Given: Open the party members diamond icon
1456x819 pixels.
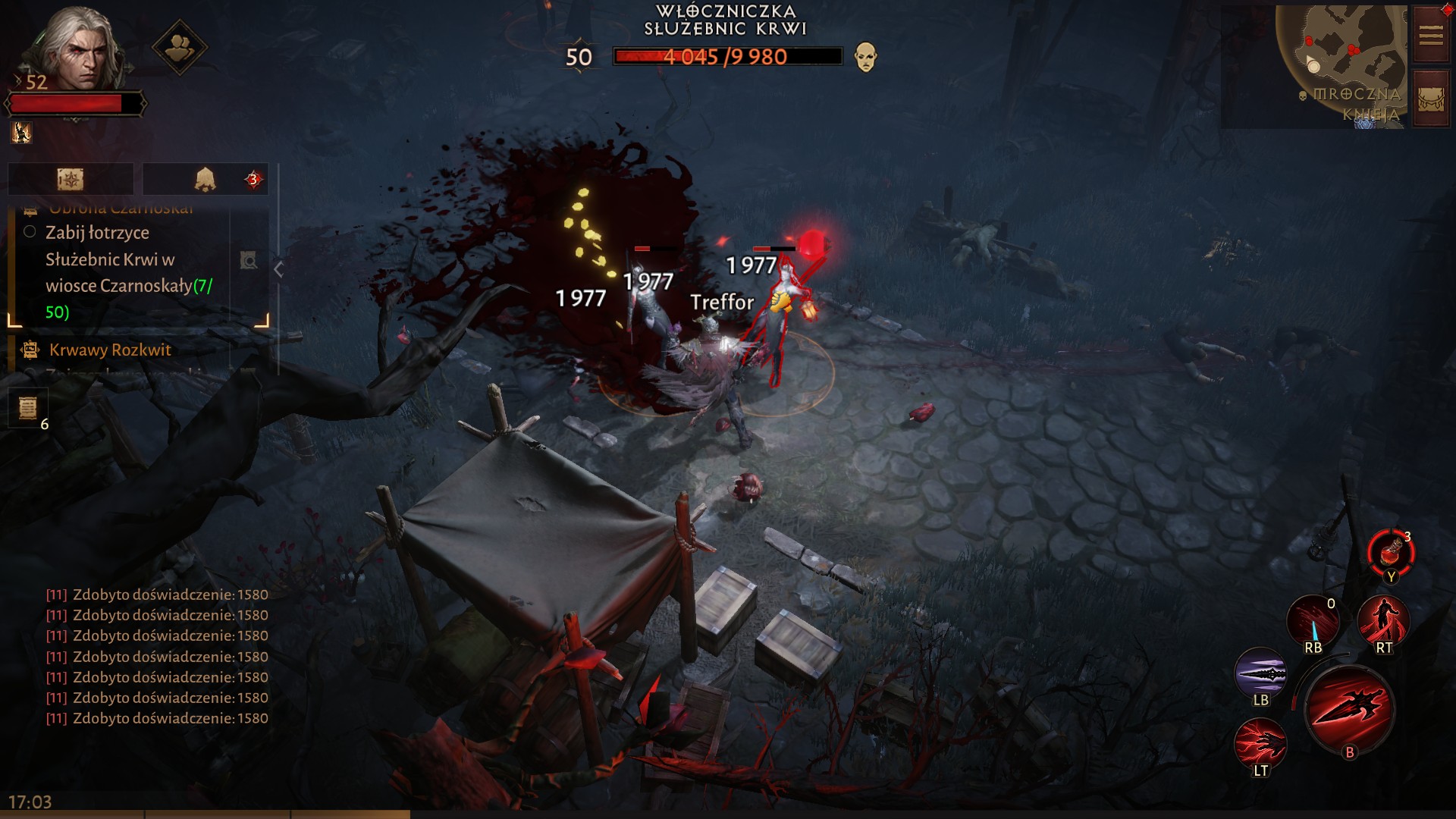Looking at the screenshot, I should pos(179,48).
